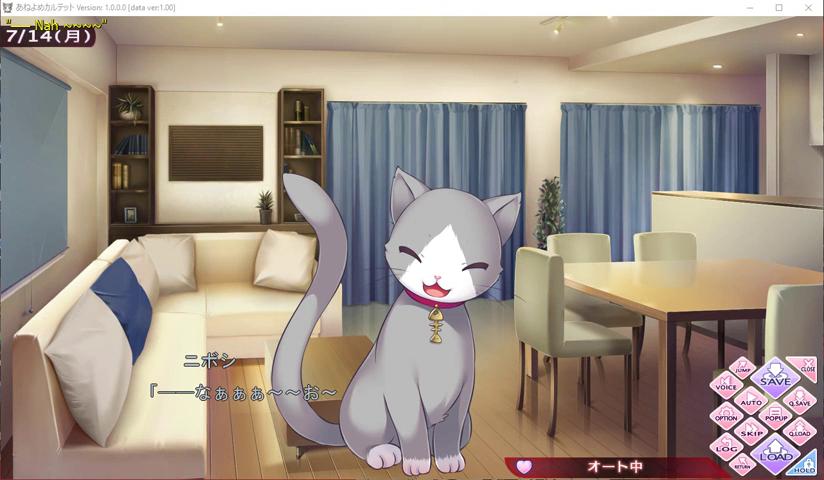Open the OPTION settings
The height and width of the screenshot is (480, 824).
727,418
